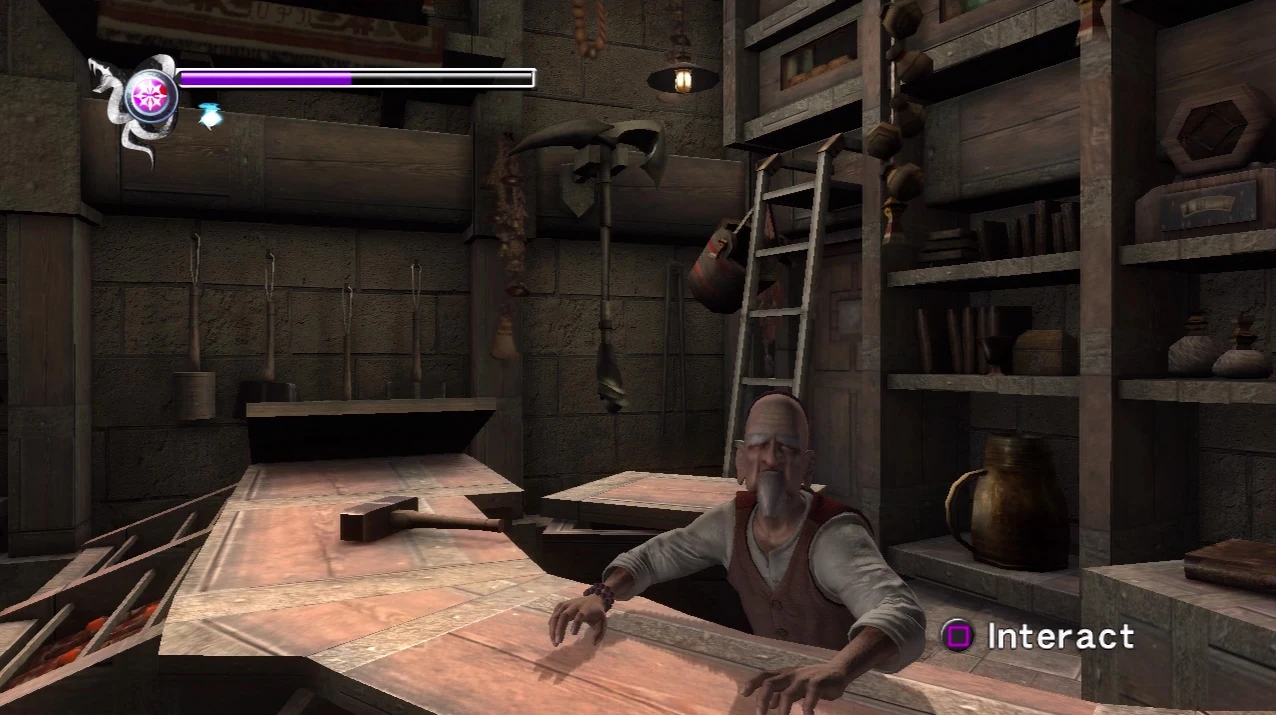
Task: Click the dragon emblem with the pink orb
Action: 150,96
